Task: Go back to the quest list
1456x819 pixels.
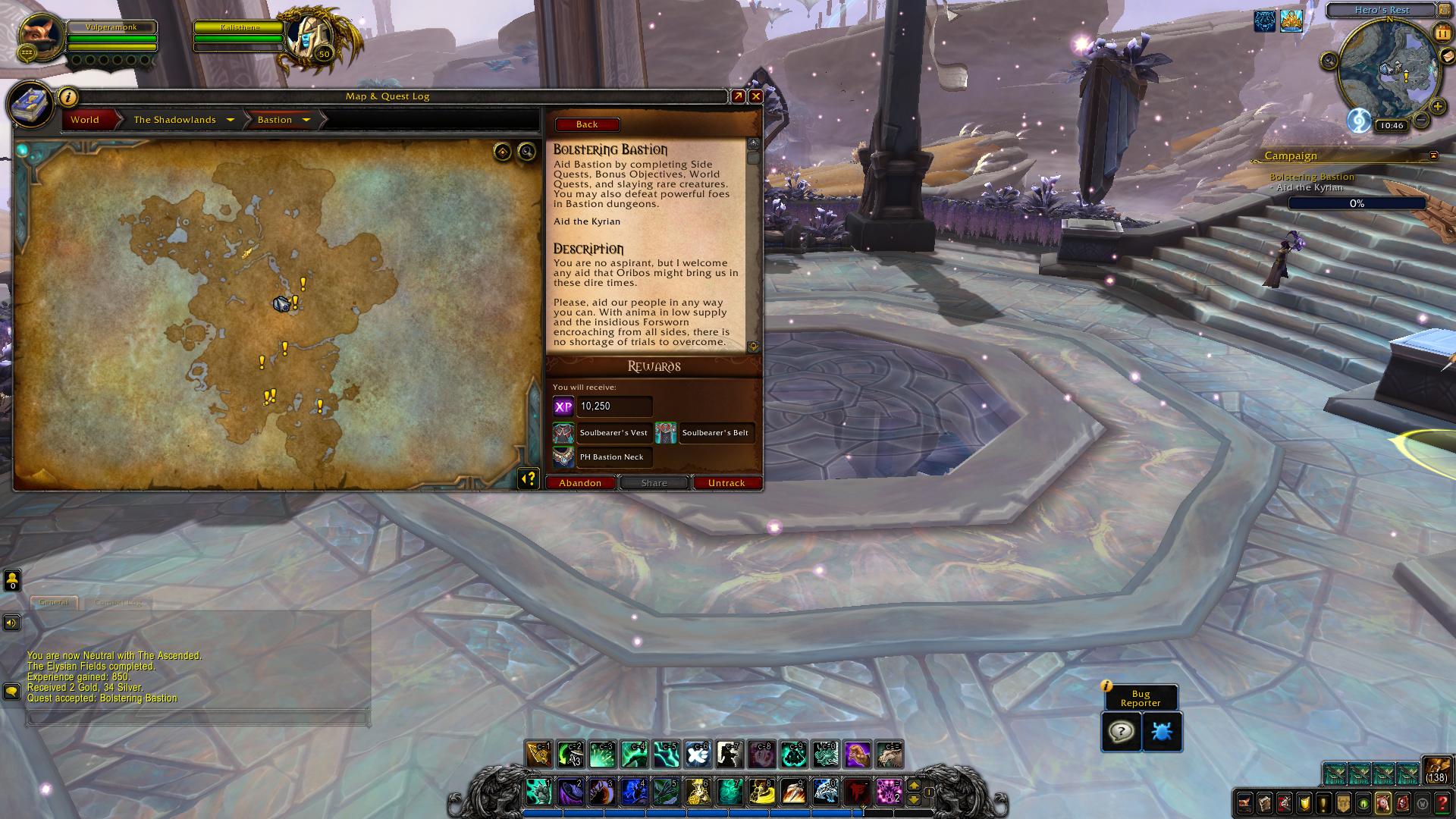Action: [587, 124]
